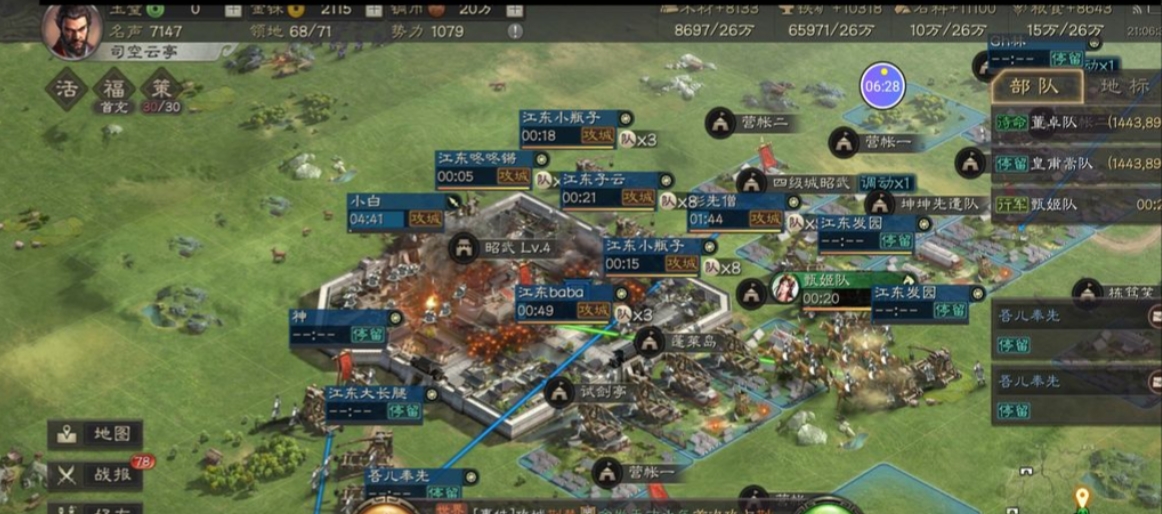Screen dimensions: 1162x514
Task: Open the player avatar profile
Action: 72,26
